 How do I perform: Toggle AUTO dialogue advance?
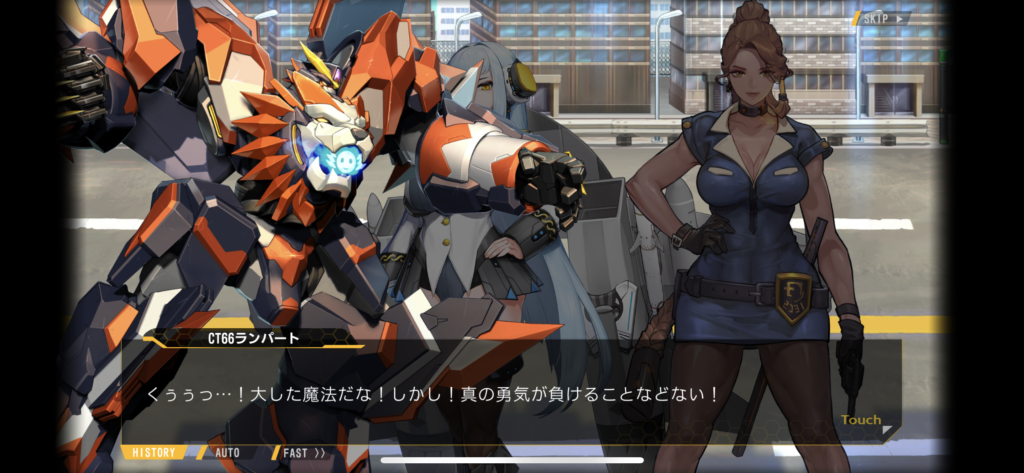pyautogui.click(x=226, y=453)
